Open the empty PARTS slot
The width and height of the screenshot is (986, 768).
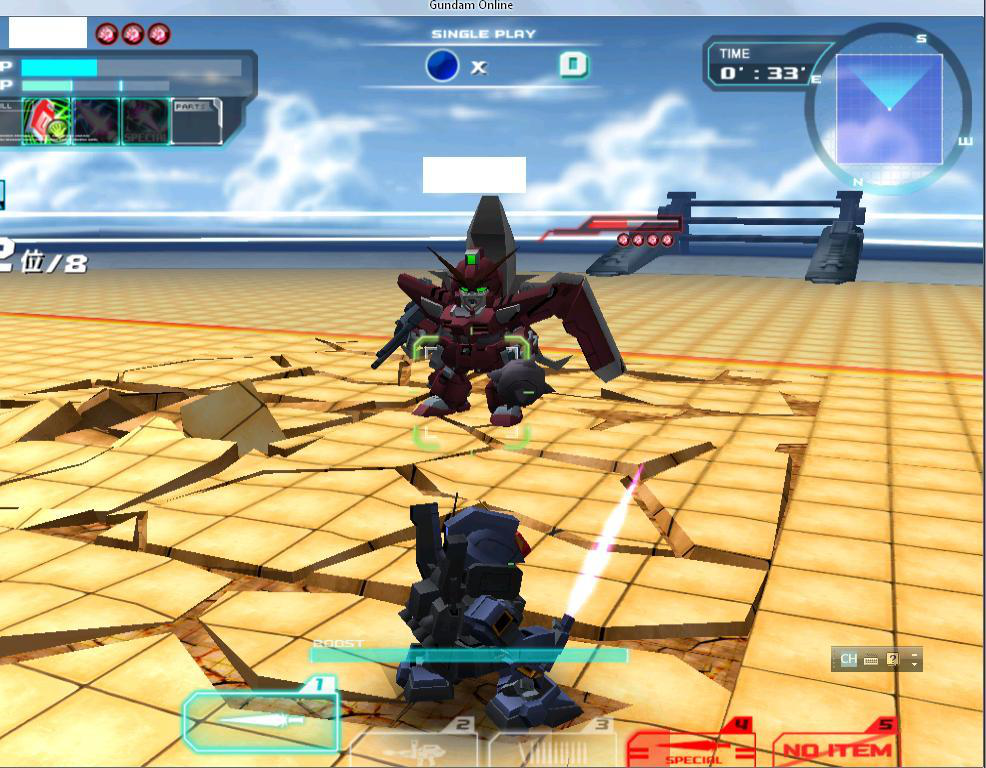[196, 122]
